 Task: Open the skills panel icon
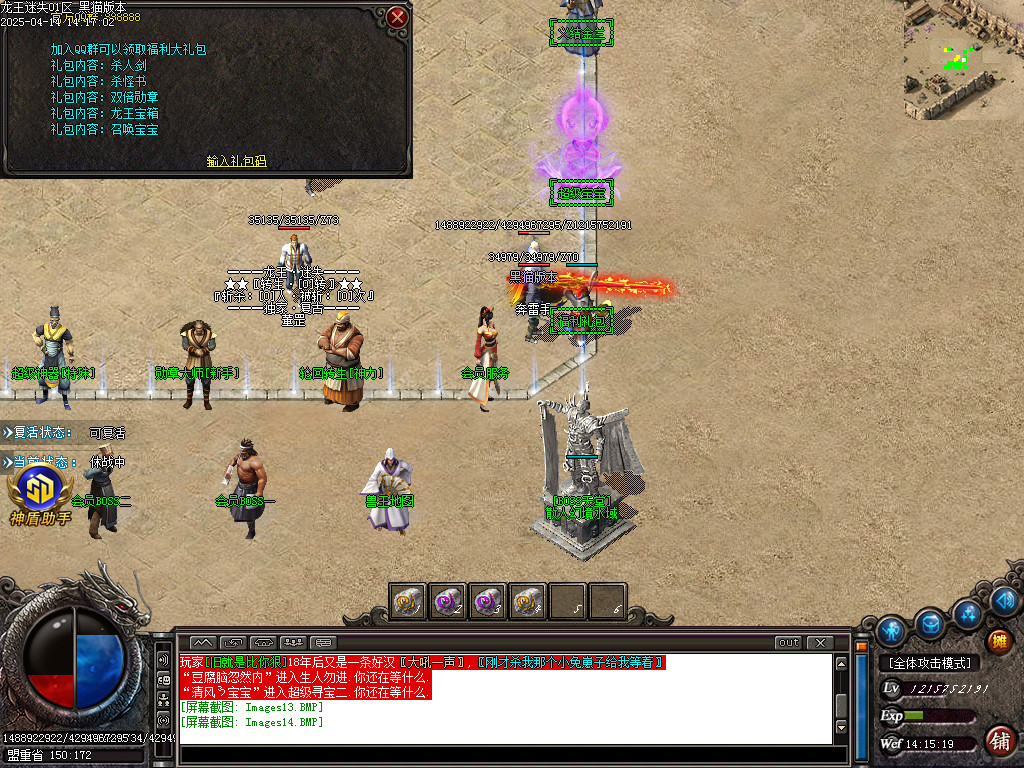pyautogui.click(x=967, y=612)
